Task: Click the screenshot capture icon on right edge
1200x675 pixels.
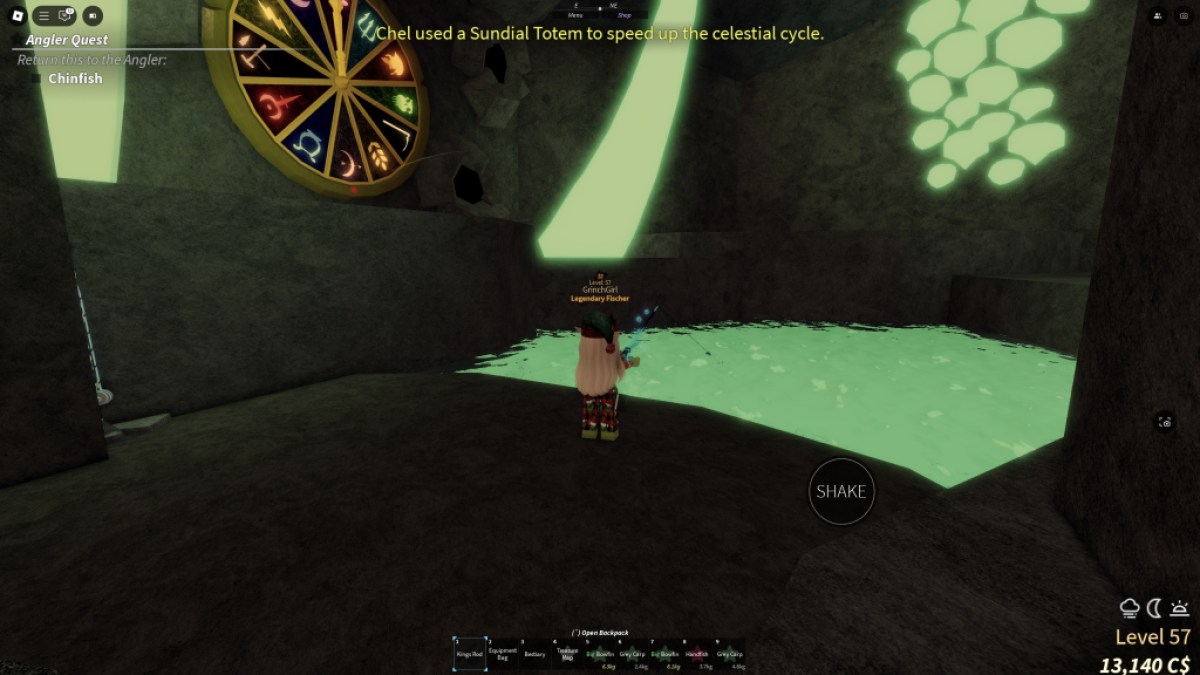Action: click(1165, 422)
